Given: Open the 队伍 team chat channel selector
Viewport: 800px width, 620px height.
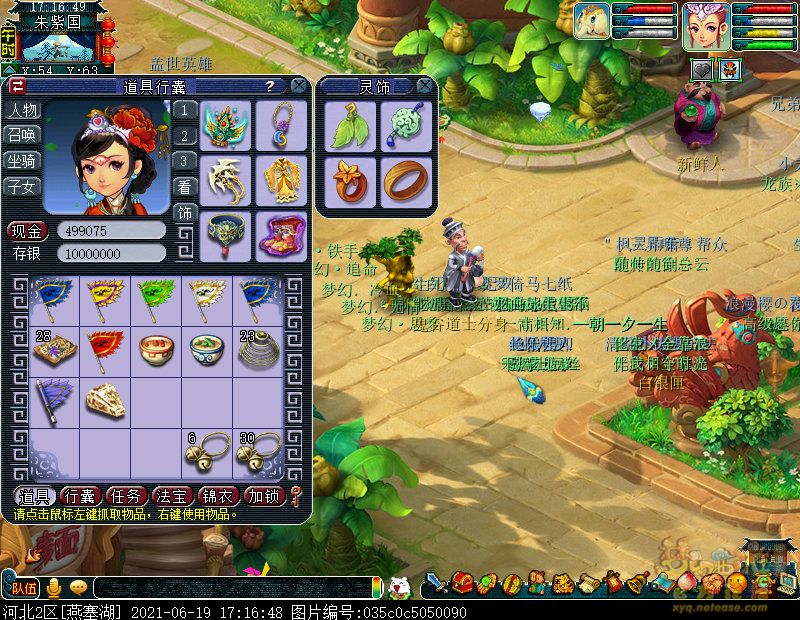Looking at the screenshot, I should click(x=25, y=588).
